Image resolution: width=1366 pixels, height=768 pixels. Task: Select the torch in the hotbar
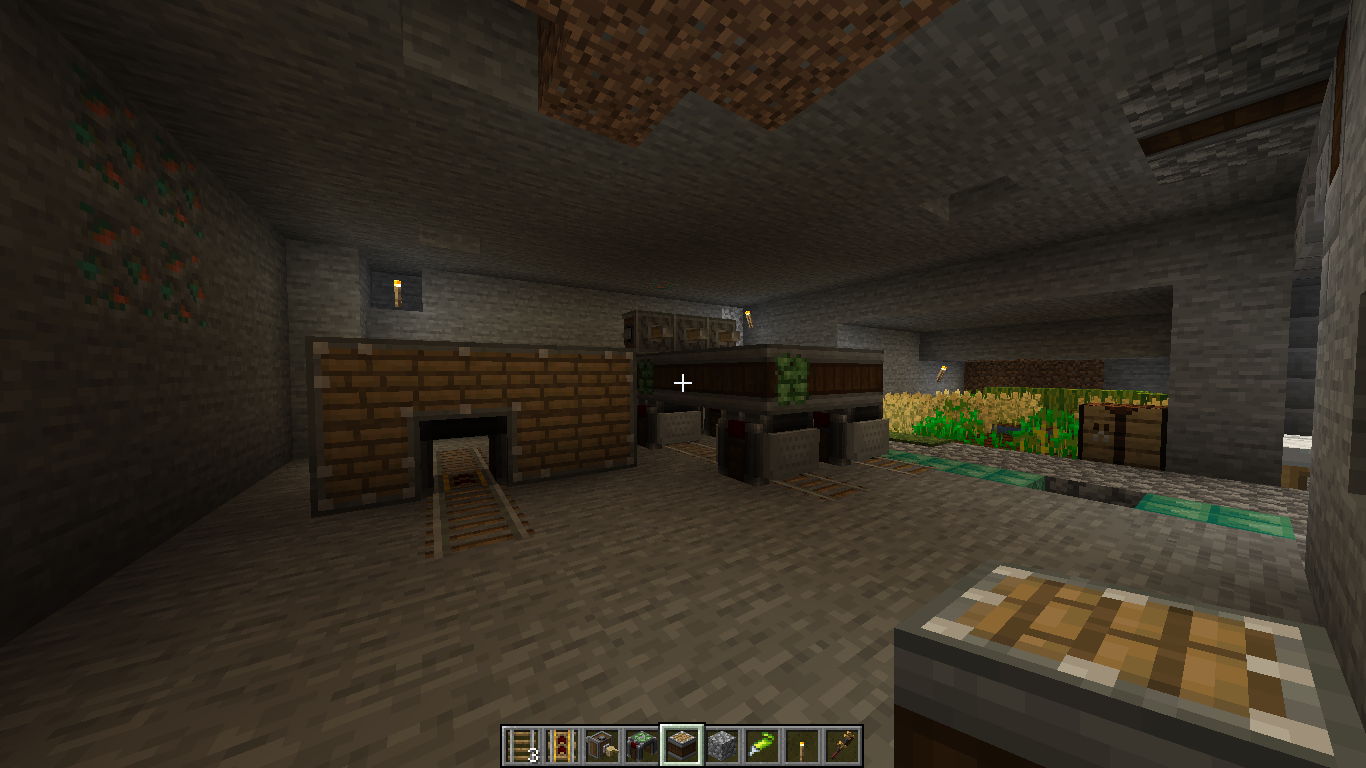tap(802, 745)
